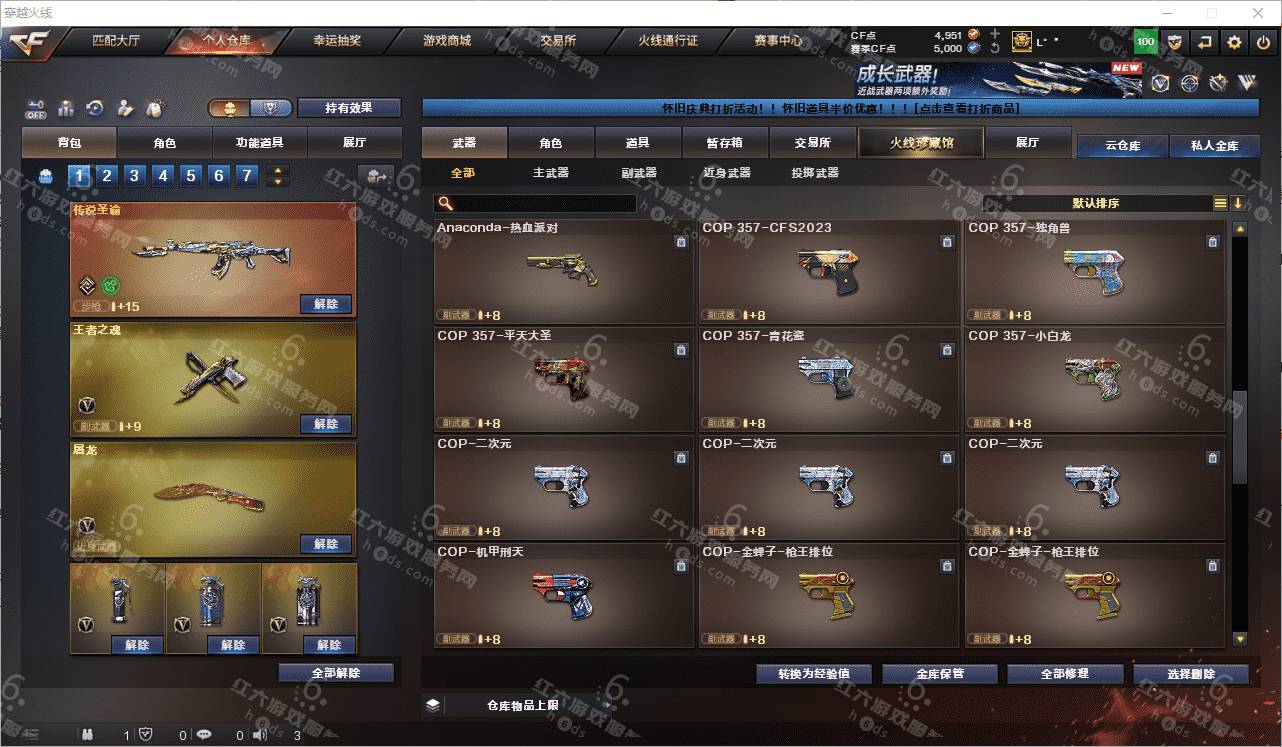Image resolution: width=1282 pixels, height=747 pixels.
Task: Select the Anaconda-热血派对 revolver
Action: (563, 271)
